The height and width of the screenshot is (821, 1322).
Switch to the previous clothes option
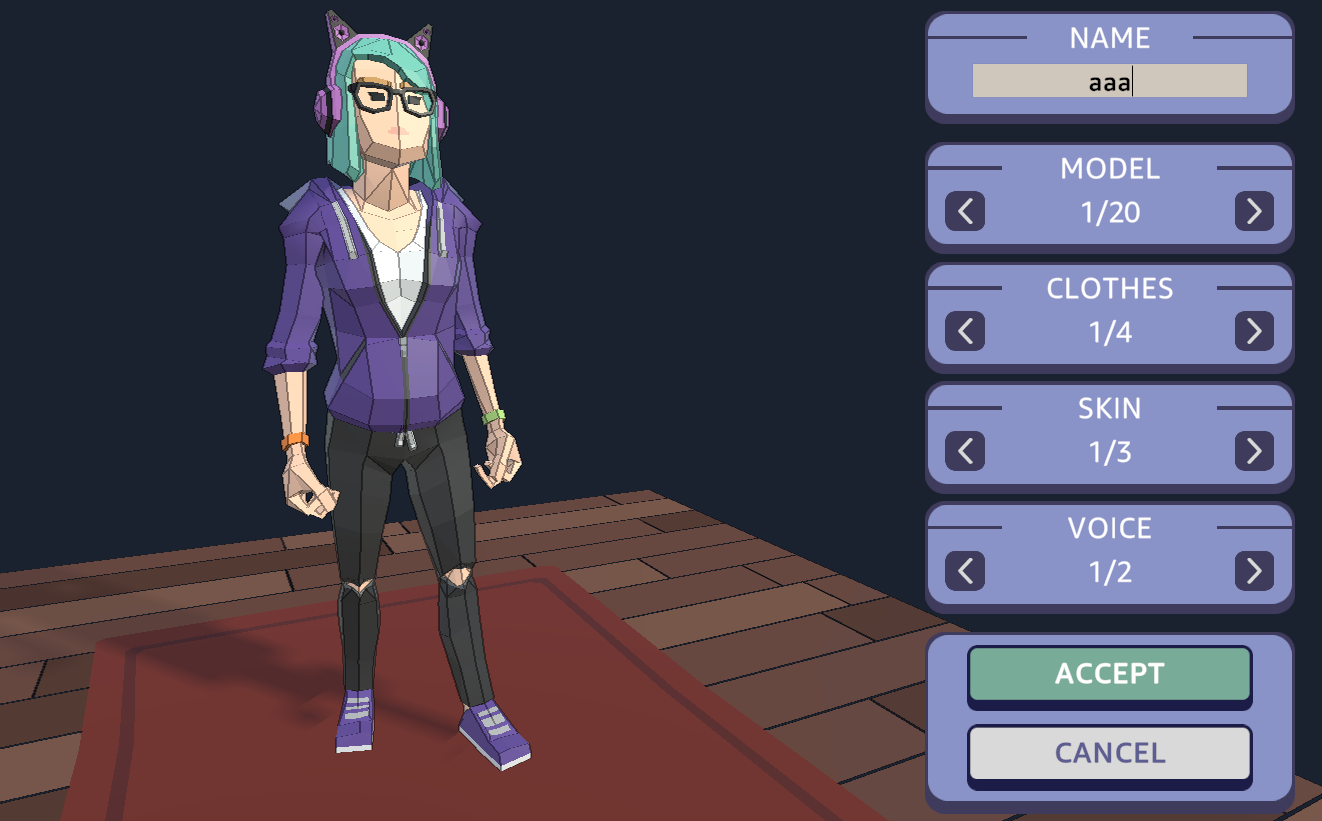point(963,331)
